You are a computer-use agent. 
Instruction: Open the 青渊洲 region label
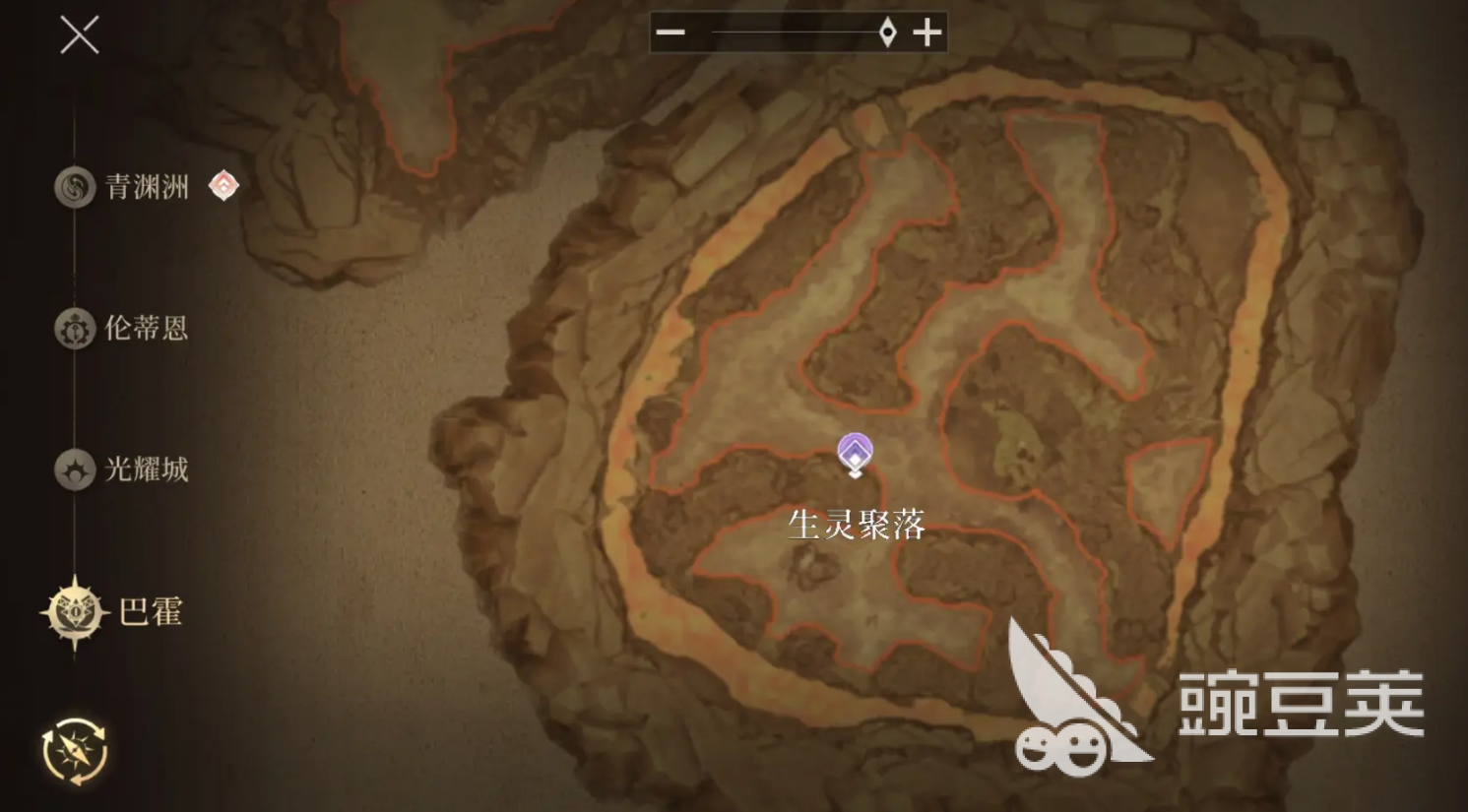pos(148,187)
